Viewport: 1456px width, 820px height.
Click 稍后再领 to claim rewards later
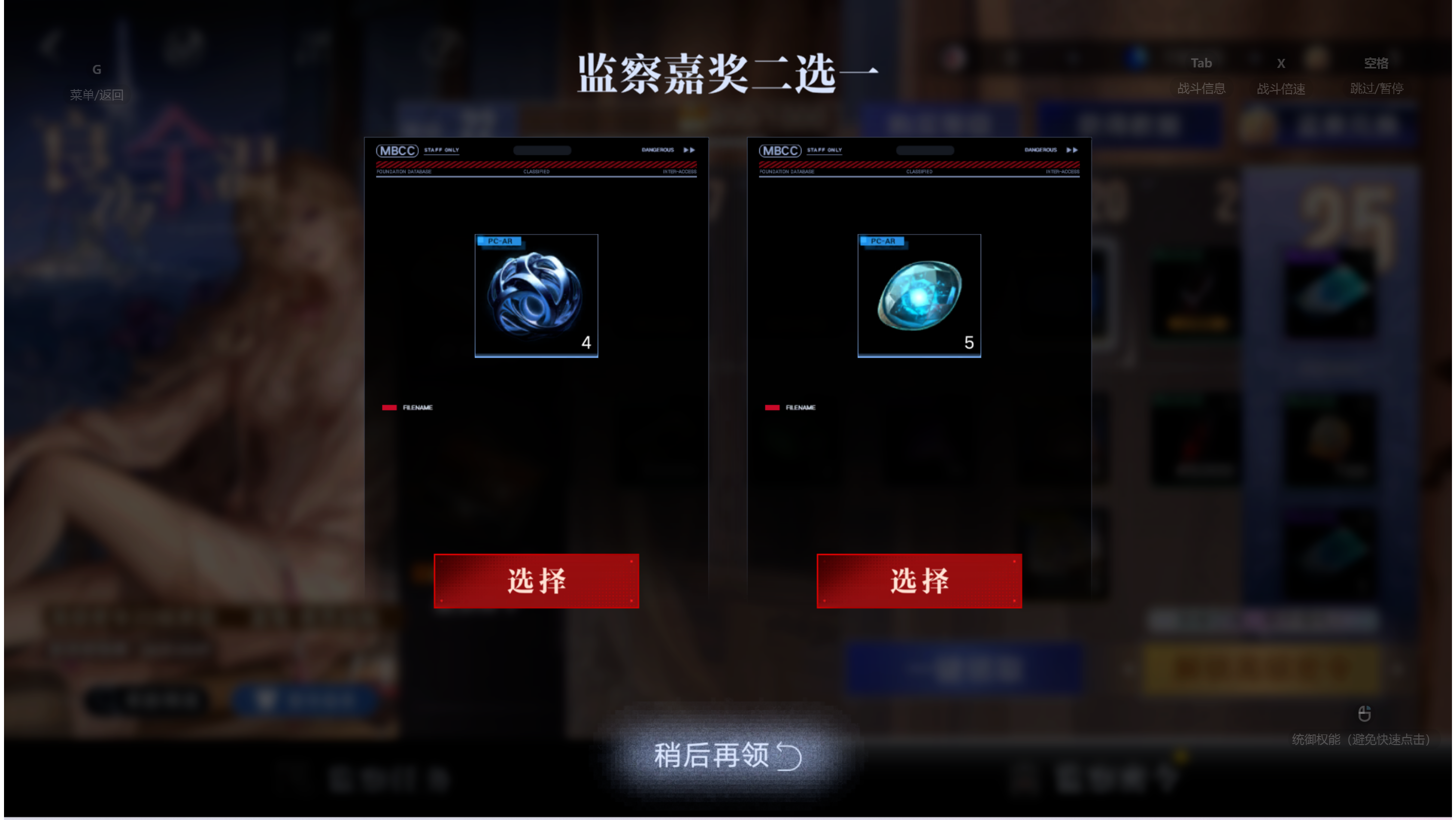[727, 757]
